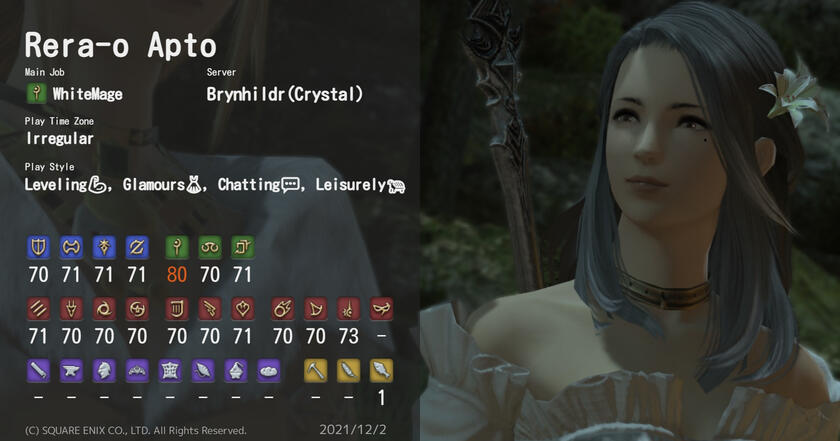This screenshot has width=840, height=441.
Task: Select the Blacksmith anvil icon
Action: pyautogui.click(x=71, y=370)
